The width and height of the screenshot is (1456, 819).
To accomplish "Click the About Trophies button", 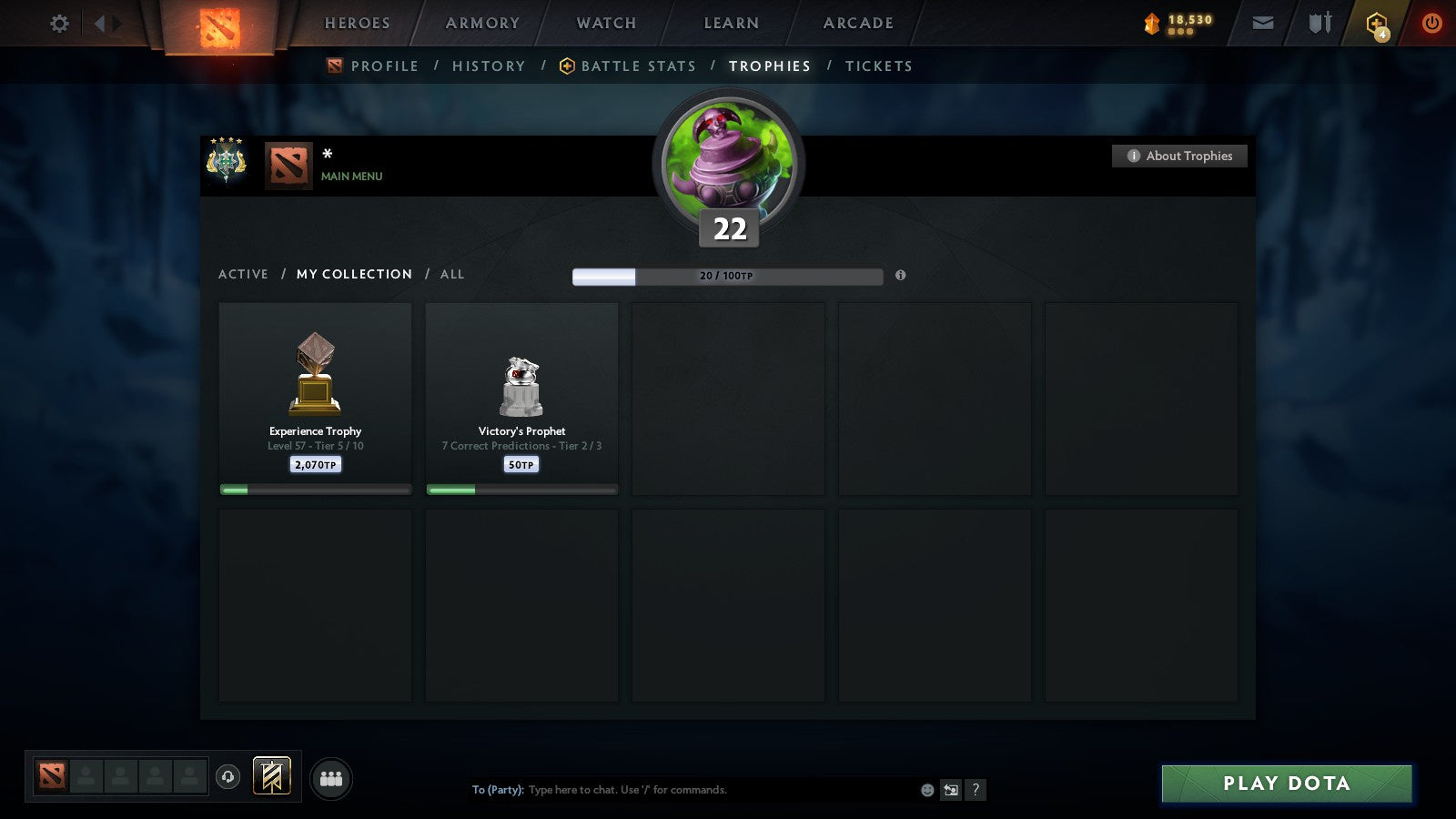I will 1179,156.
